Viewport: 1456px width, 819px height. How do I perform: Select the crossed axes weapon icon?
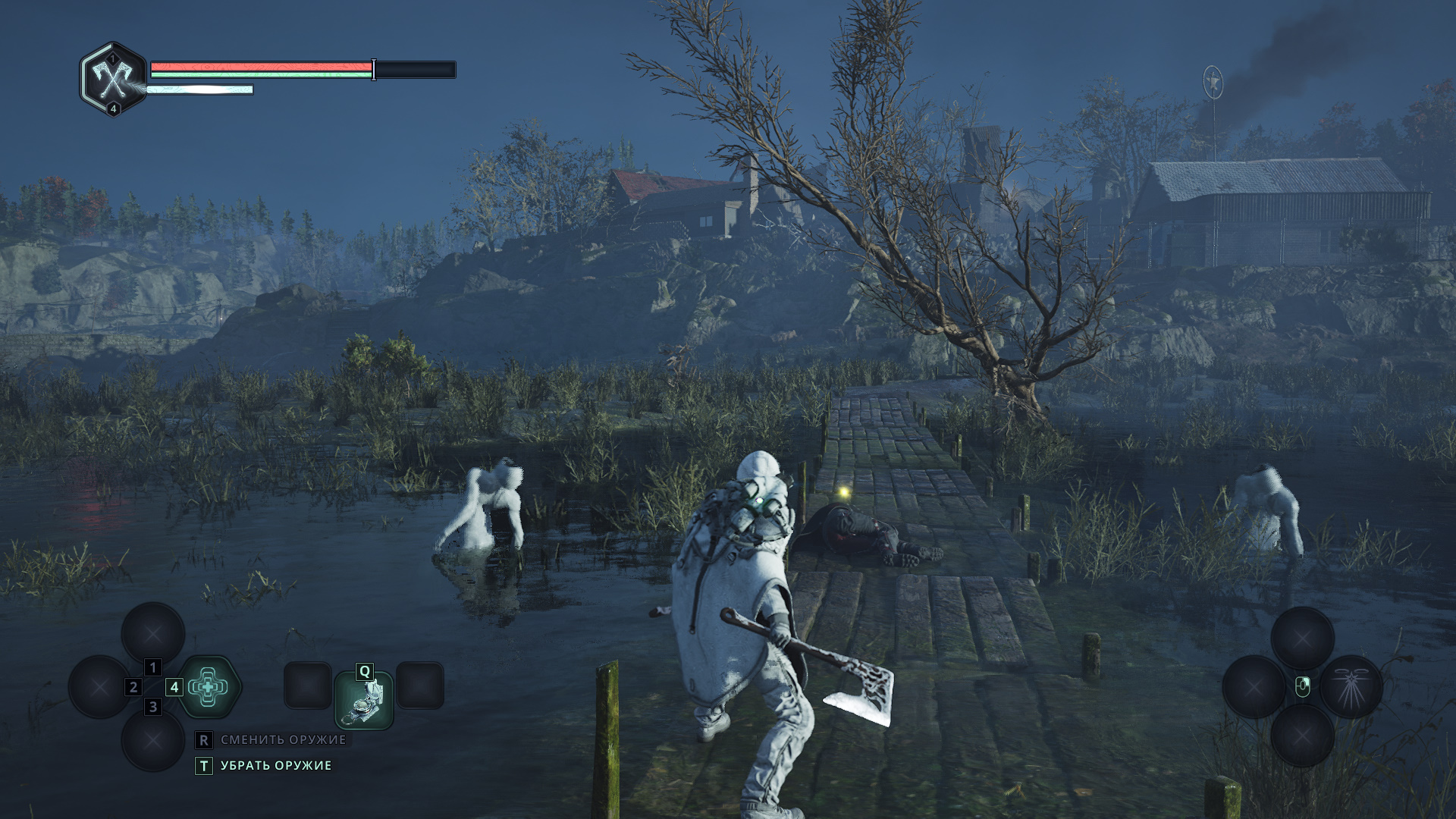click(x=113, y=77)
